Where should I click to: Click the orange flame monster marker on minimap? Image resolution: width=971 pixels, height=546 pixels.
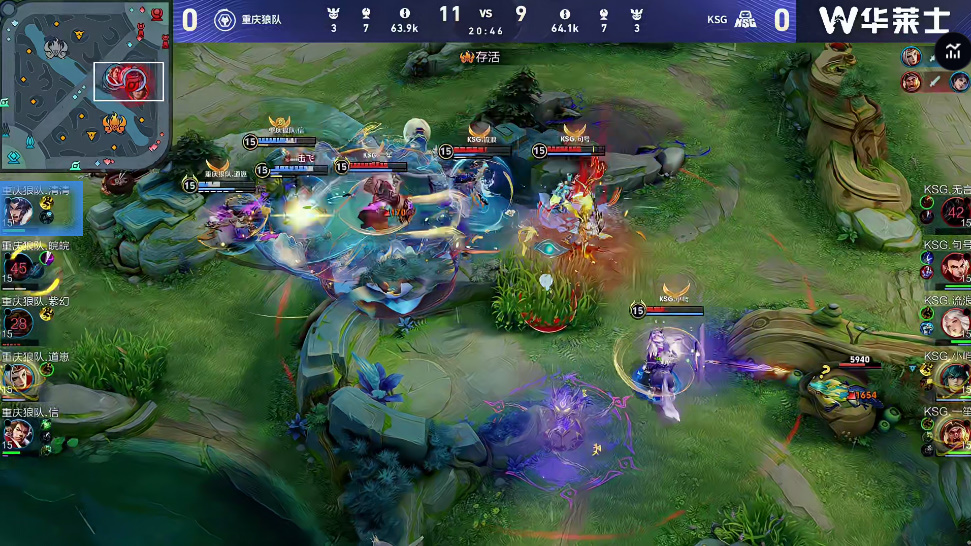114,125
